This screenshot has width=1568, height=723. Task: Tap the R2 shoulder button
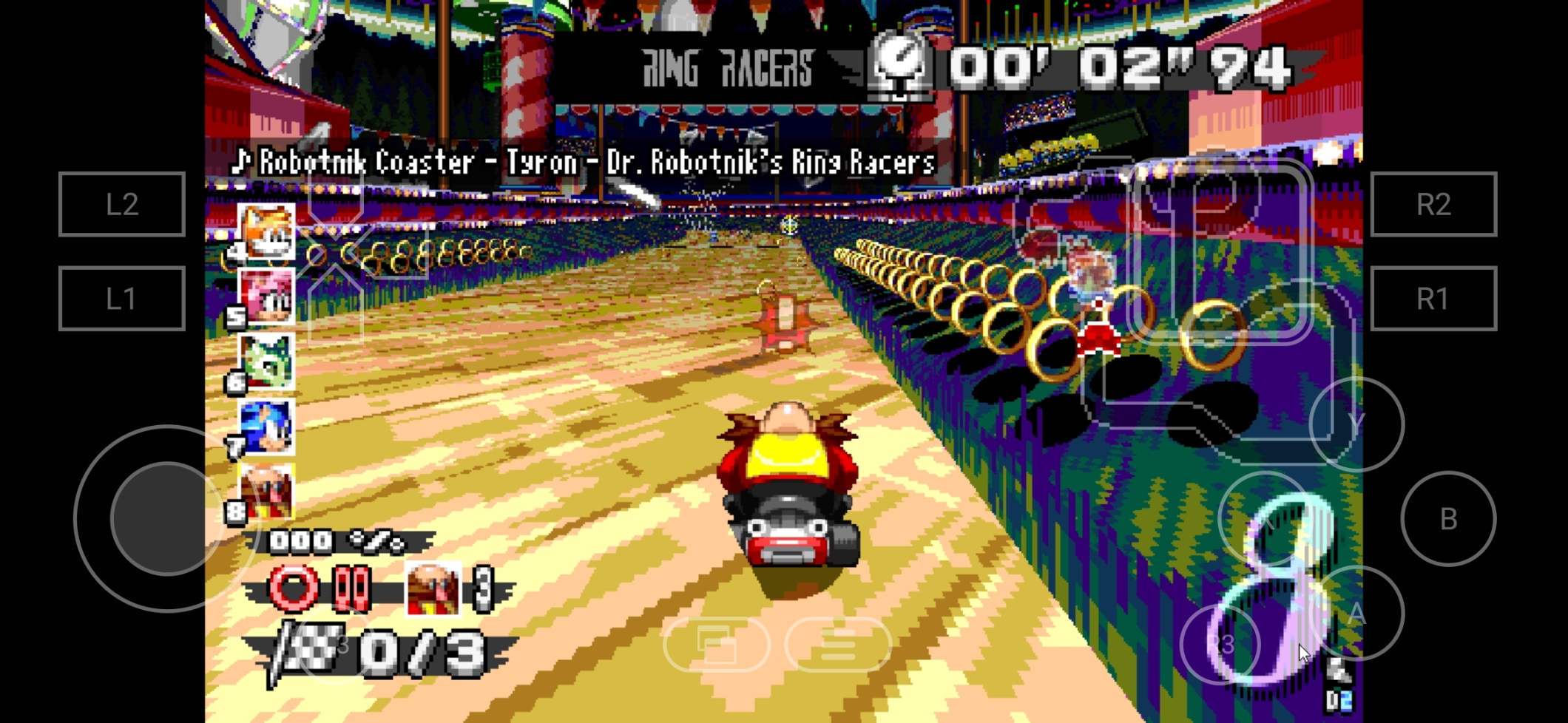pos(1433,204)
